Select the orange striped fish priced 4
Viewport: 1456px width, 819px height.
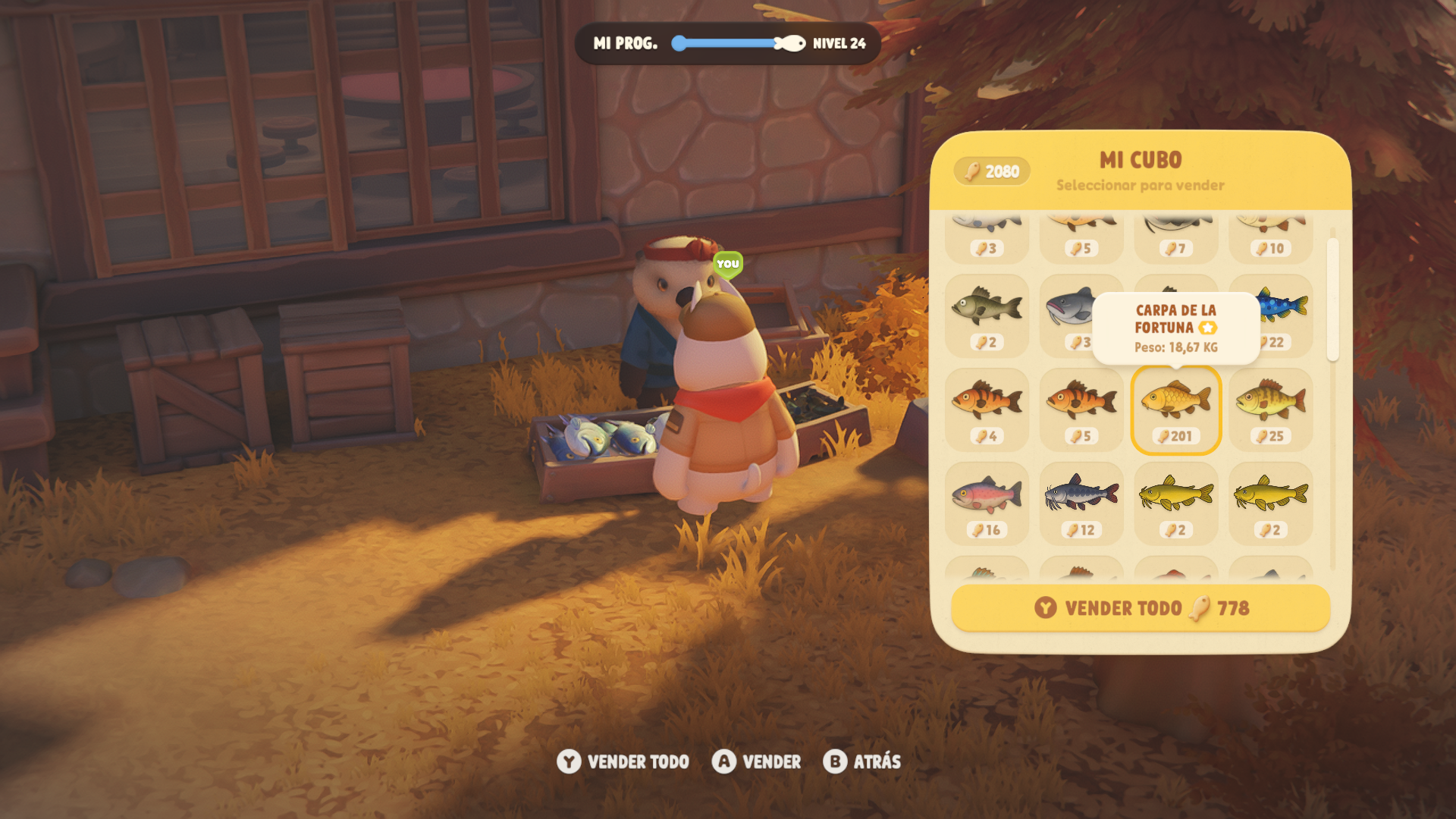(987, 409)
